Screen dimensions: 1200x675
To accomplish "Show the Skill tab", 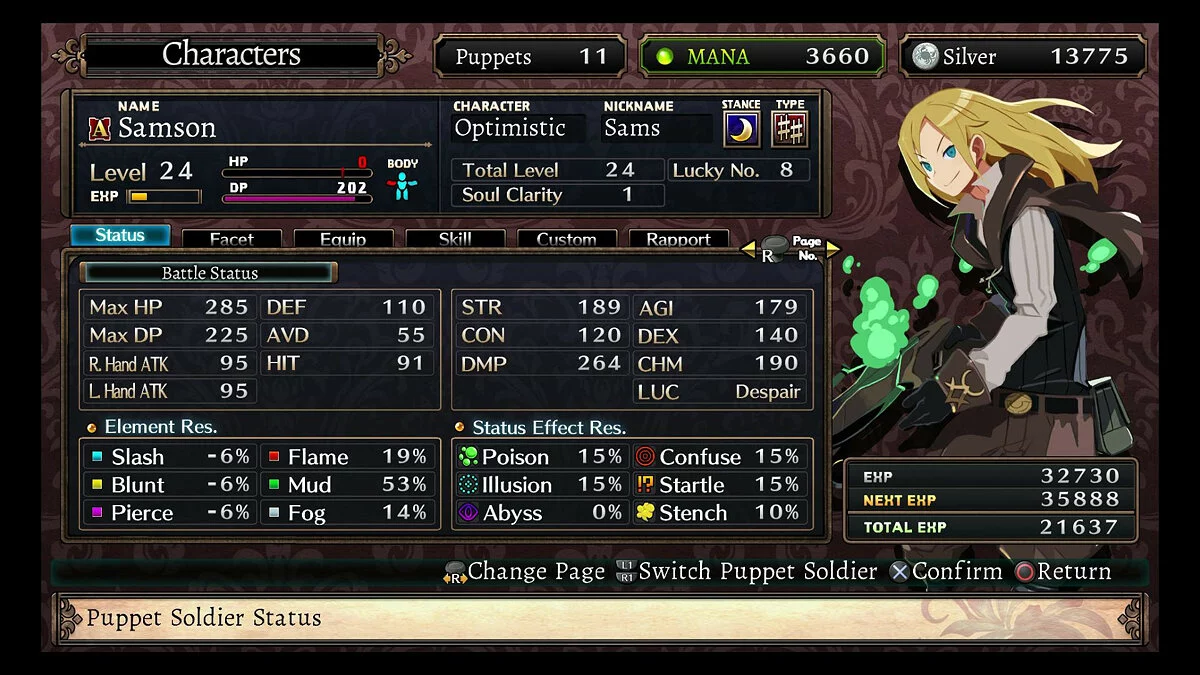I will (455, 239).
